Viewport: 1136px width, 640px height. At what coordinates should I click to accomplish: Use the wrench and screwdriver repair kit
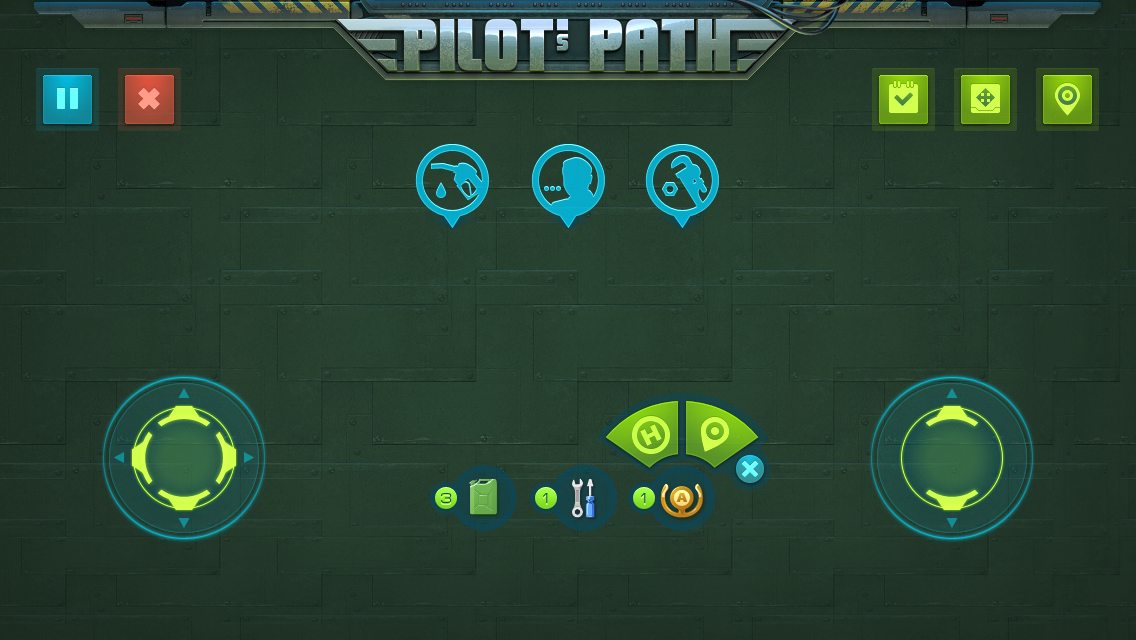(x=583, y=498)
